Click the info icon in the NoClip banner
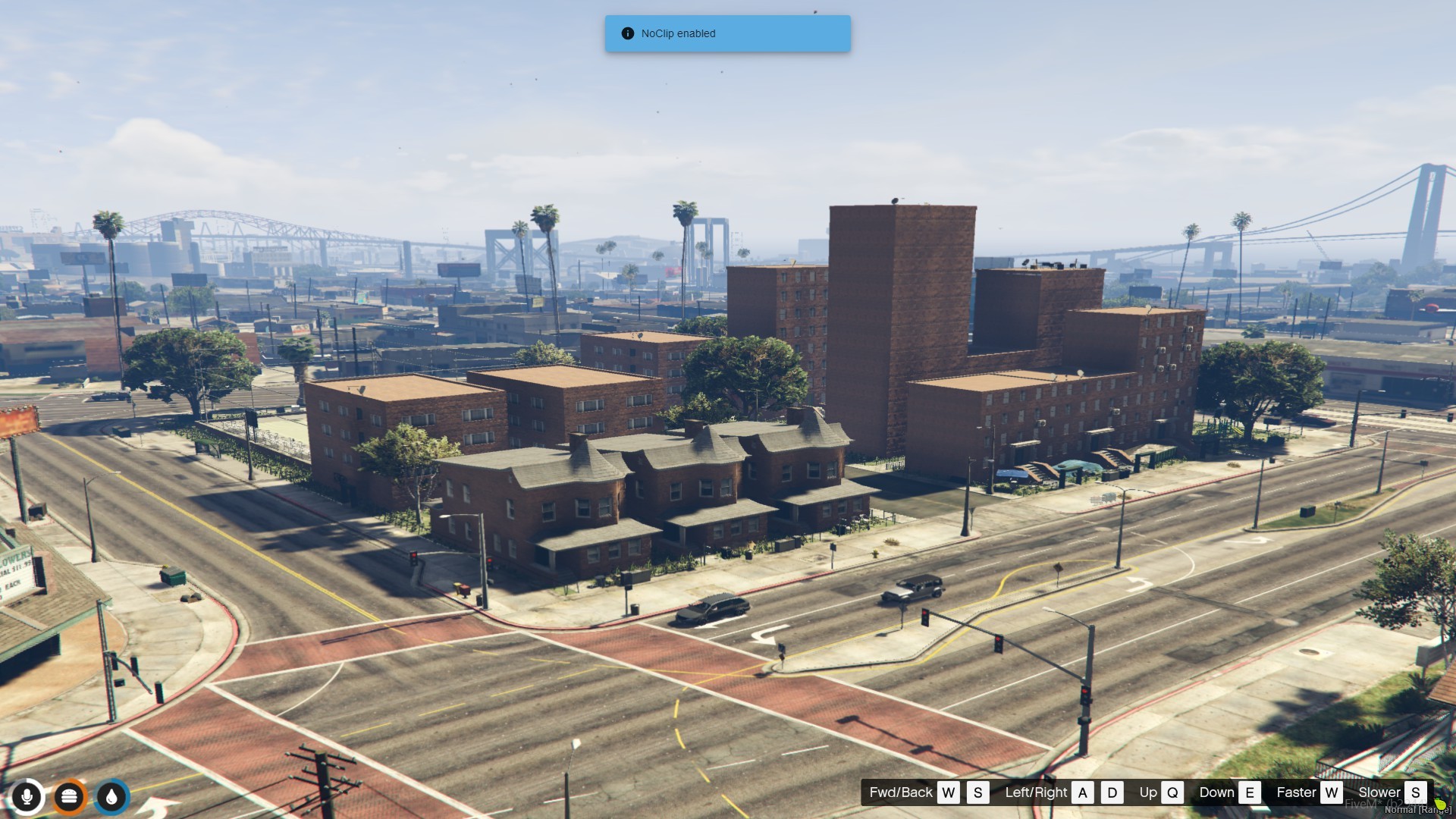1456x819 pixels. 627,33
